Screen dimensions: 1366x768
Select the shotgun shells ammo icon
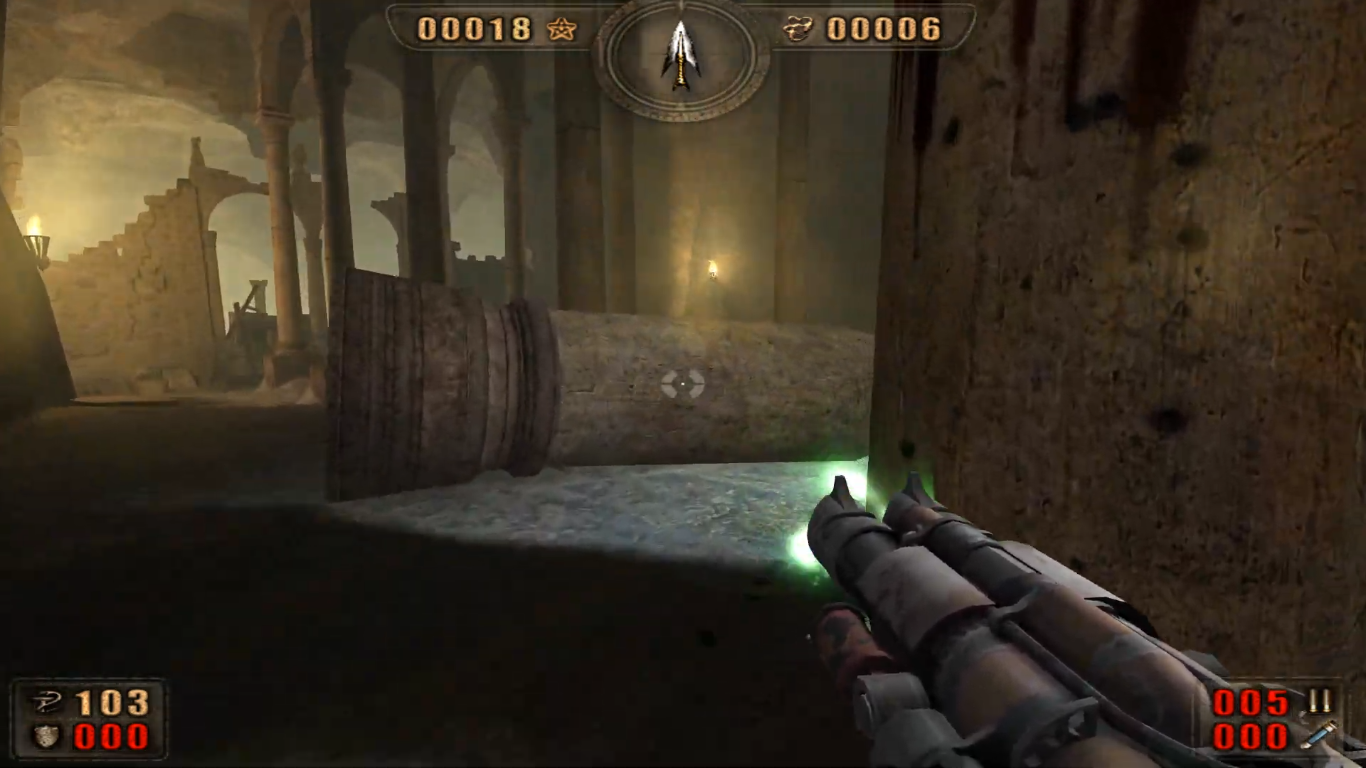tap(1320, 702)
